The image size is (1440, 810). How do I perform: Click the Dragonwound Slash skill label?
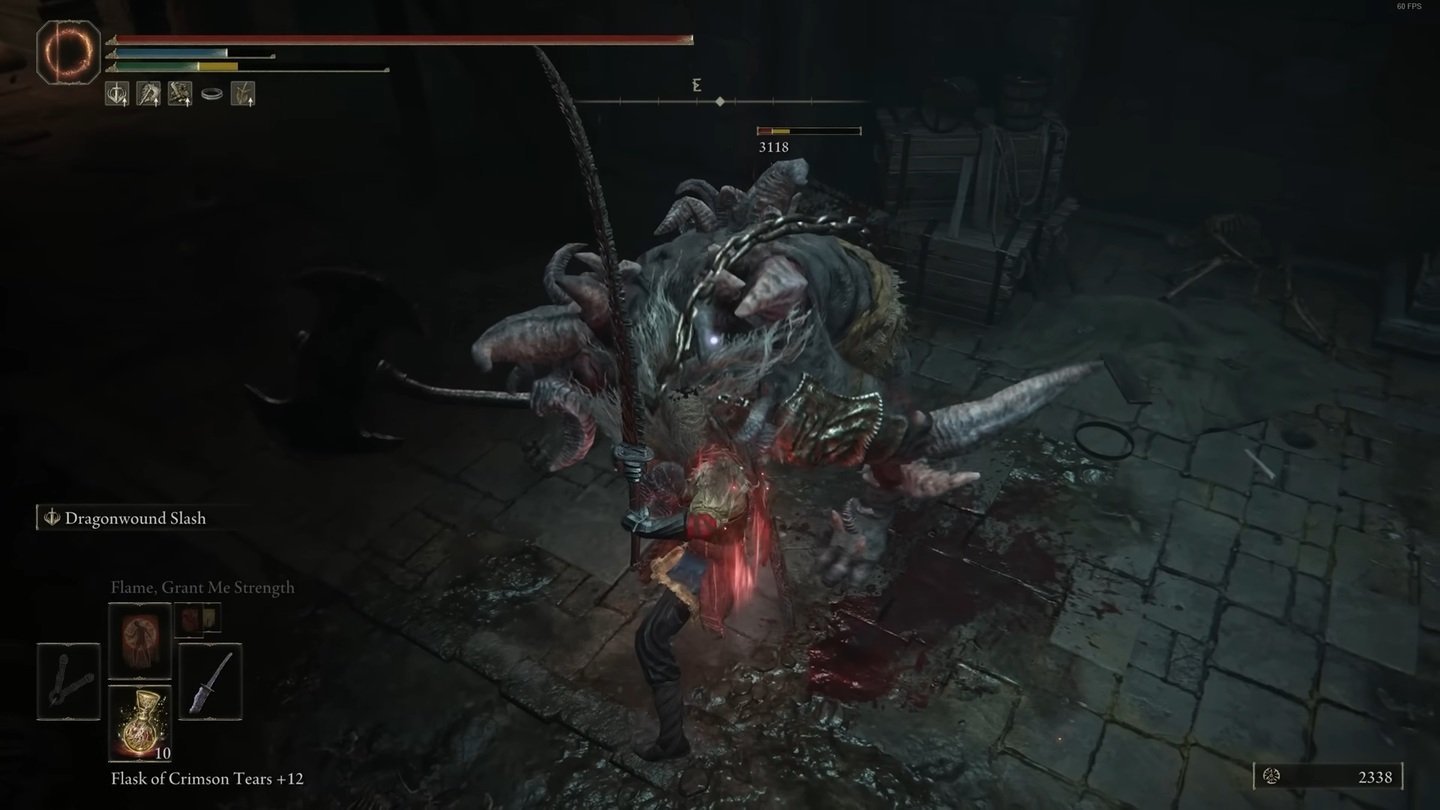click(135, 518)
